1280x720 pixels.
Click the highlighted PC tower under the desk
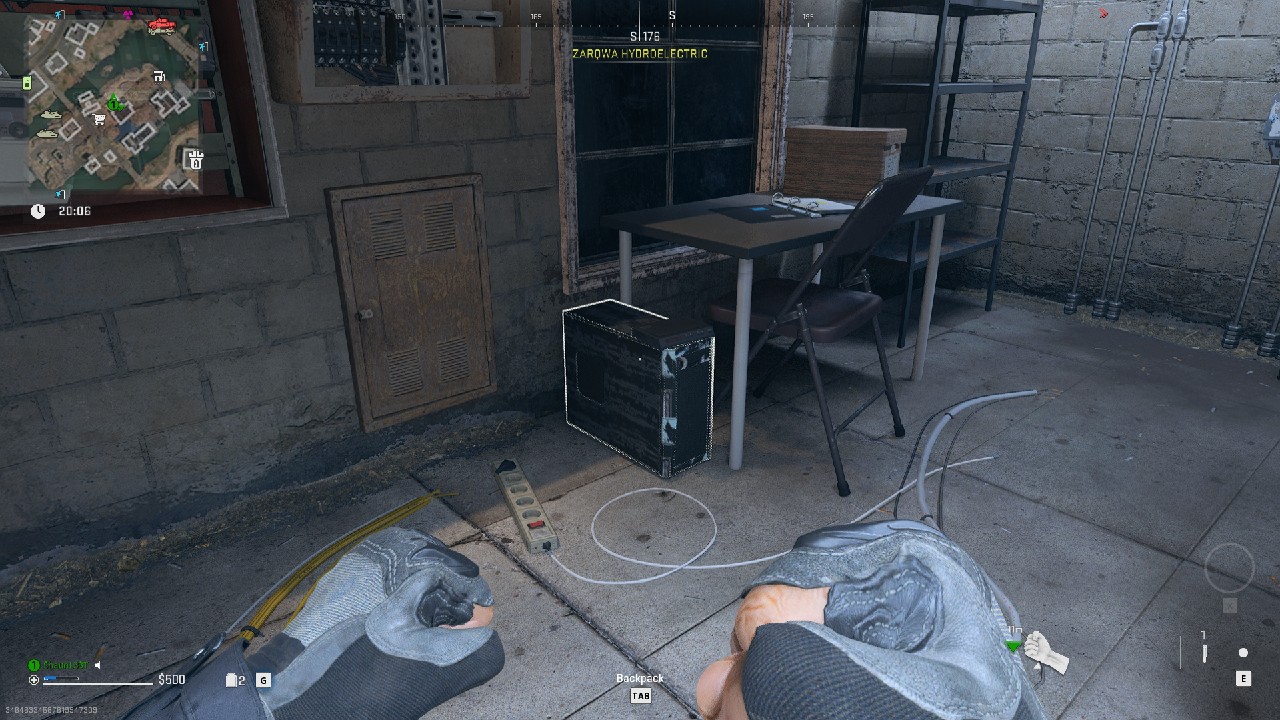[637, 390]
